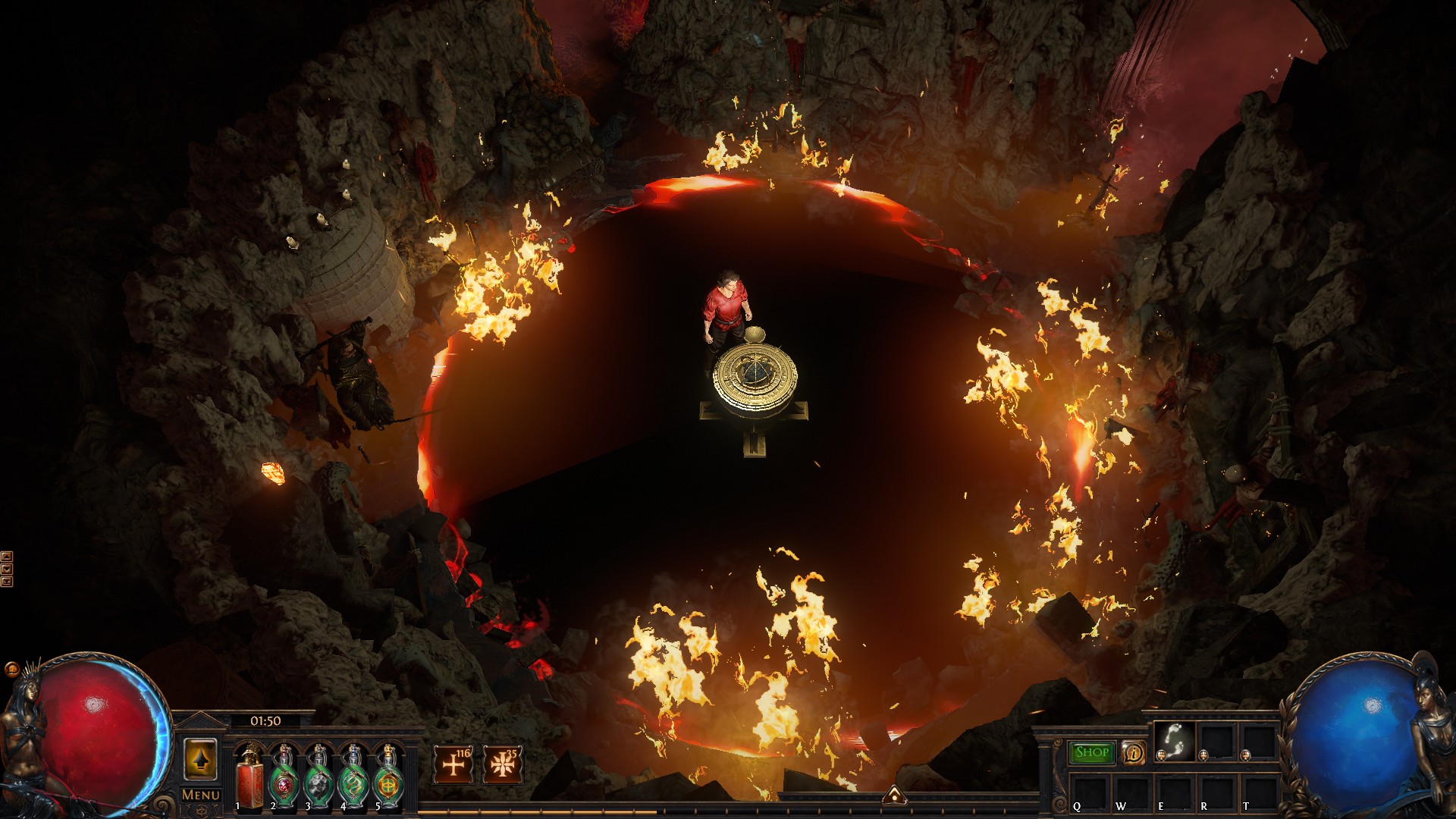The image size is (1456, 819).
Task: Click the chat scroll-down arrow button
Action: 7,569
